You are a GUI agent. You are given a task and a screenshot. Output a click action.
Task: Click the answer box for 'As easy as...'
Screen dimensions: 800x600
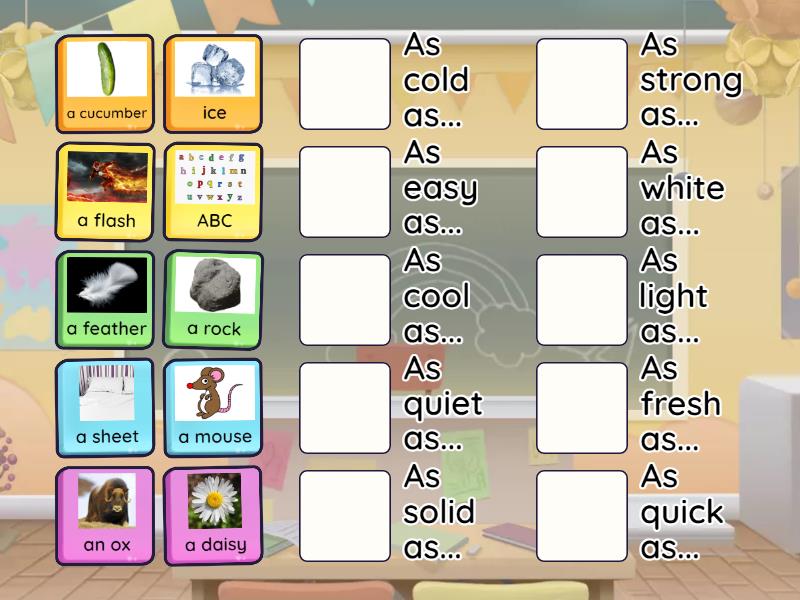click(x=345, y=192)
